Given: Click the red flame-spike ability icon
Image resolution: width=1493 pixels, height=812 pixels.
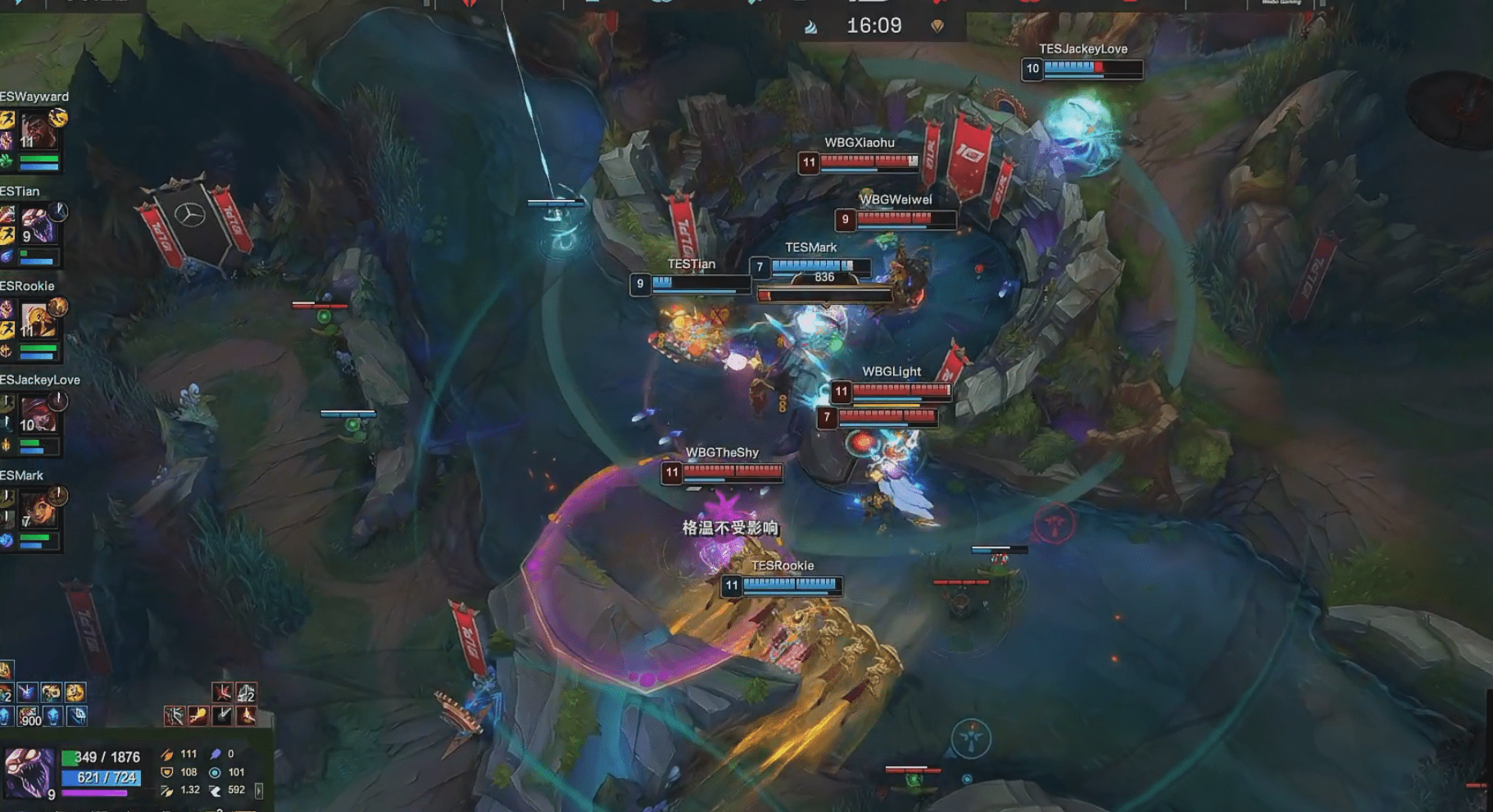Looking at the screenshot, I should point(246,716).
